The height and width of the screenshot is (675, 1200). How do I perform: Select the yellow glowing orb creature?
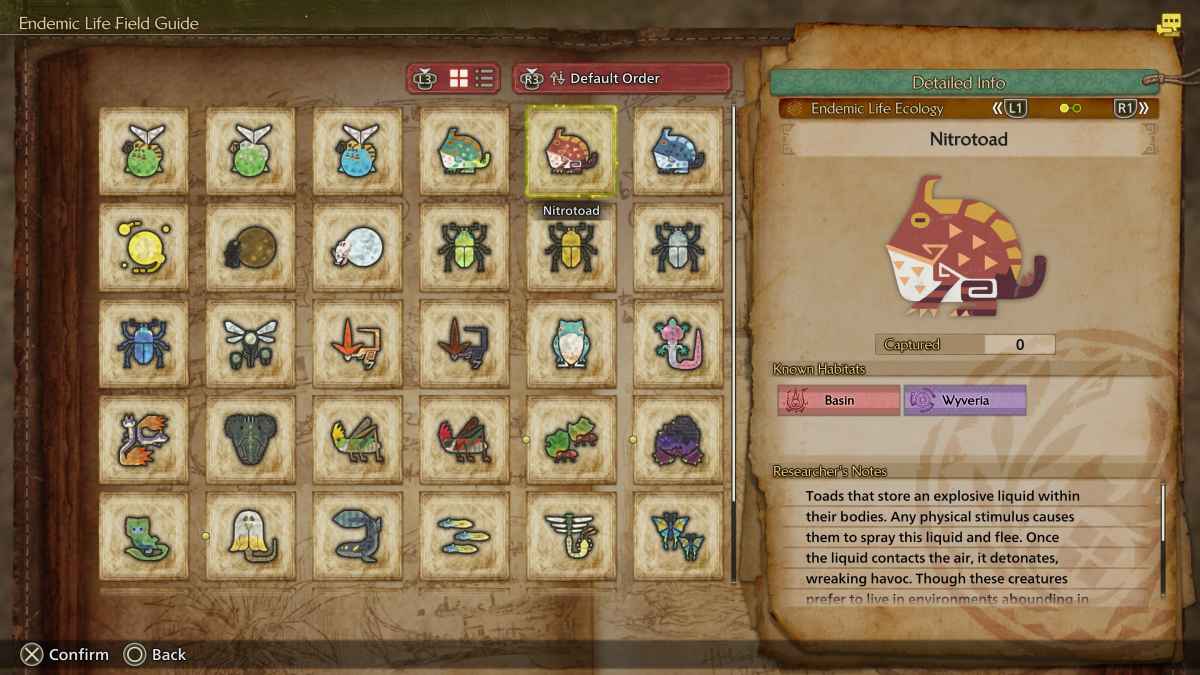(x=143, y=246)
